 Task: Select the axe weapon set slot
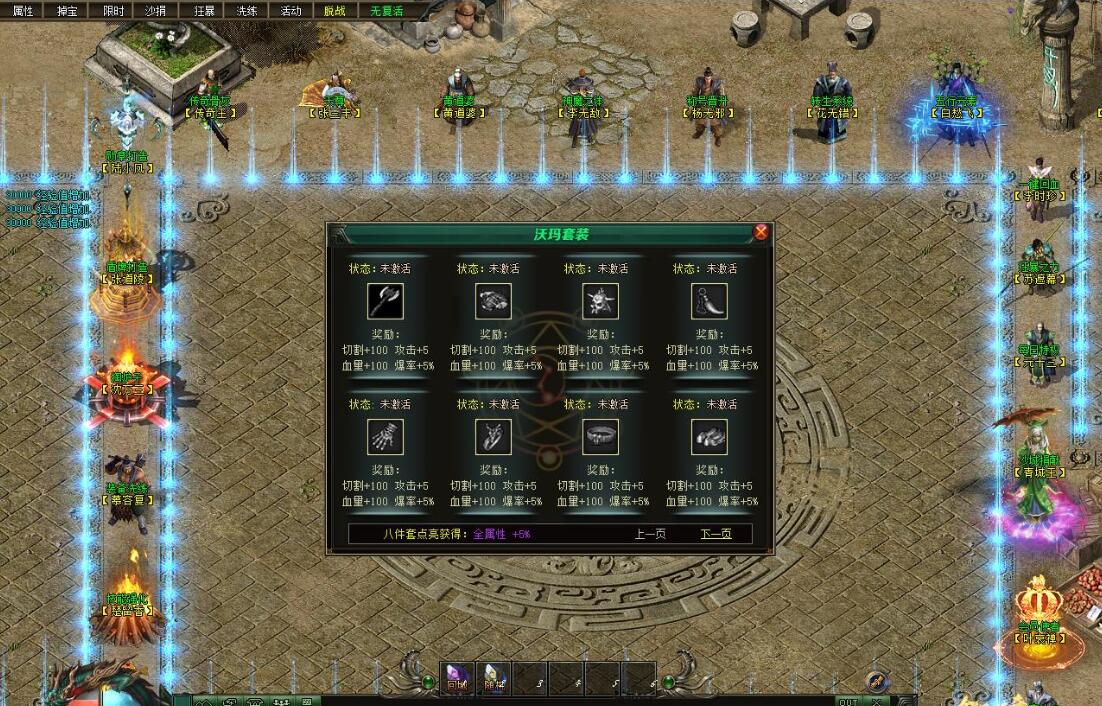tap(385, 301)
